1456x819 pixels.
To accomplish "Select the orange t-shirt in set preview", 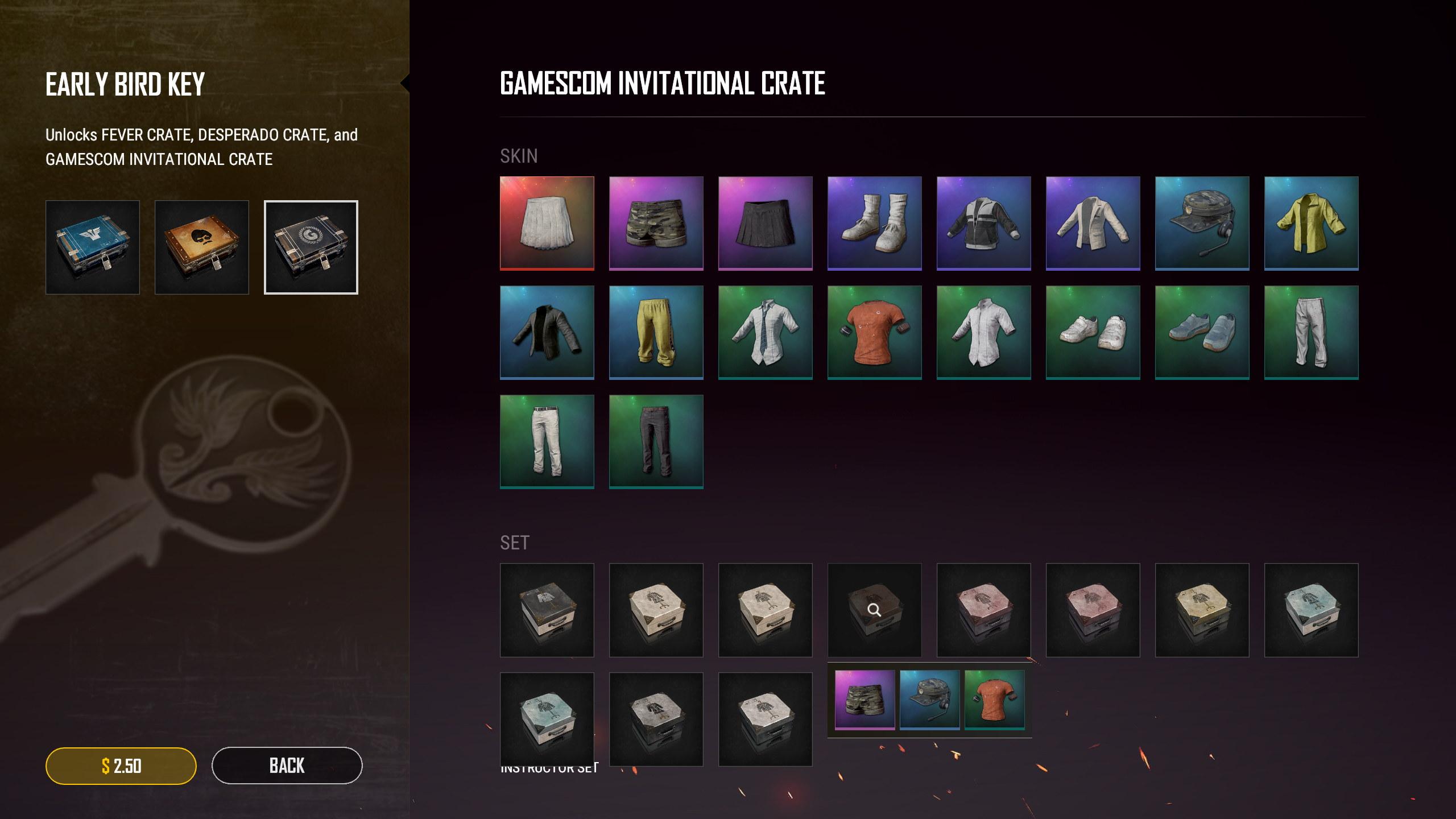I will [994, 700].
